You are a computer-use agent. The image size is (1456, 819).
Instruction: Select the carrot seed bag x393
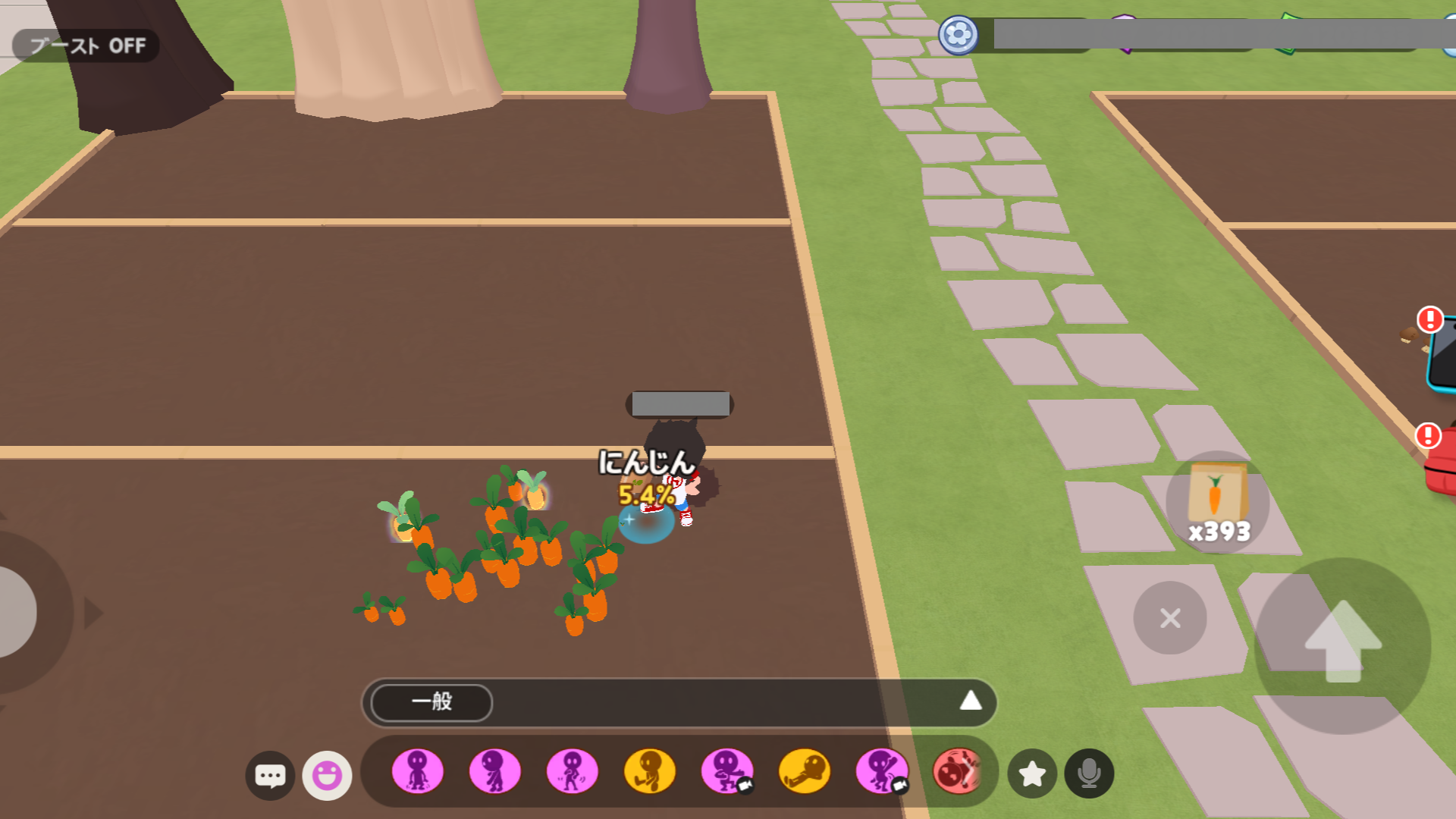pos(1217,502)
